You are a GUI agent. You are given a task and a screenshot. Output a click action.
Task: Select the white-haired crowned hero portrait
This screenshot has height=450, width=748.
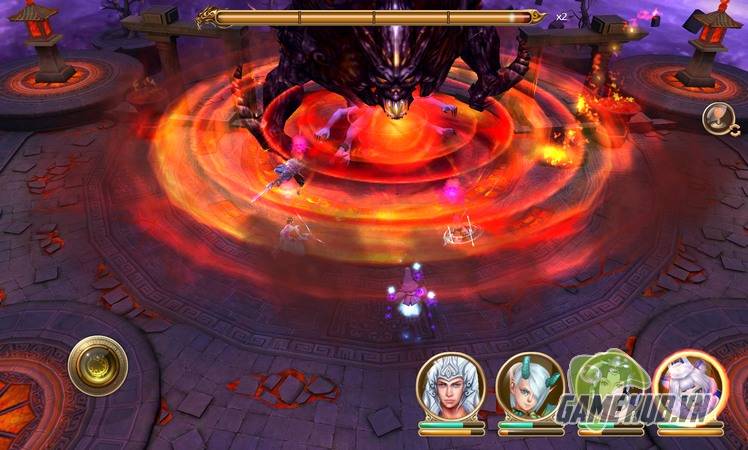(451, 385)
